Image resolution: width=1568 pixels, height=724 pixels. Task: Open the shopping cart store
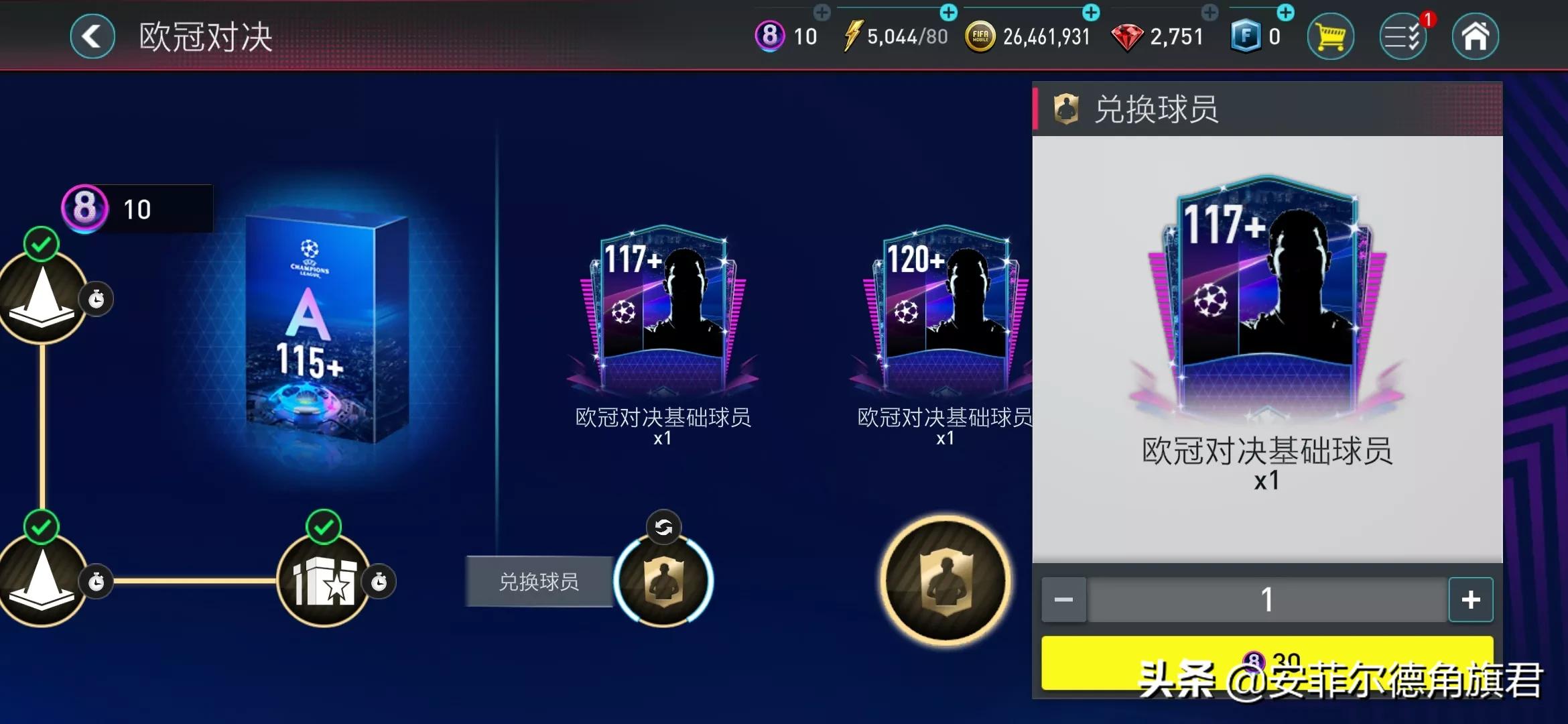tap(1331, 36)
